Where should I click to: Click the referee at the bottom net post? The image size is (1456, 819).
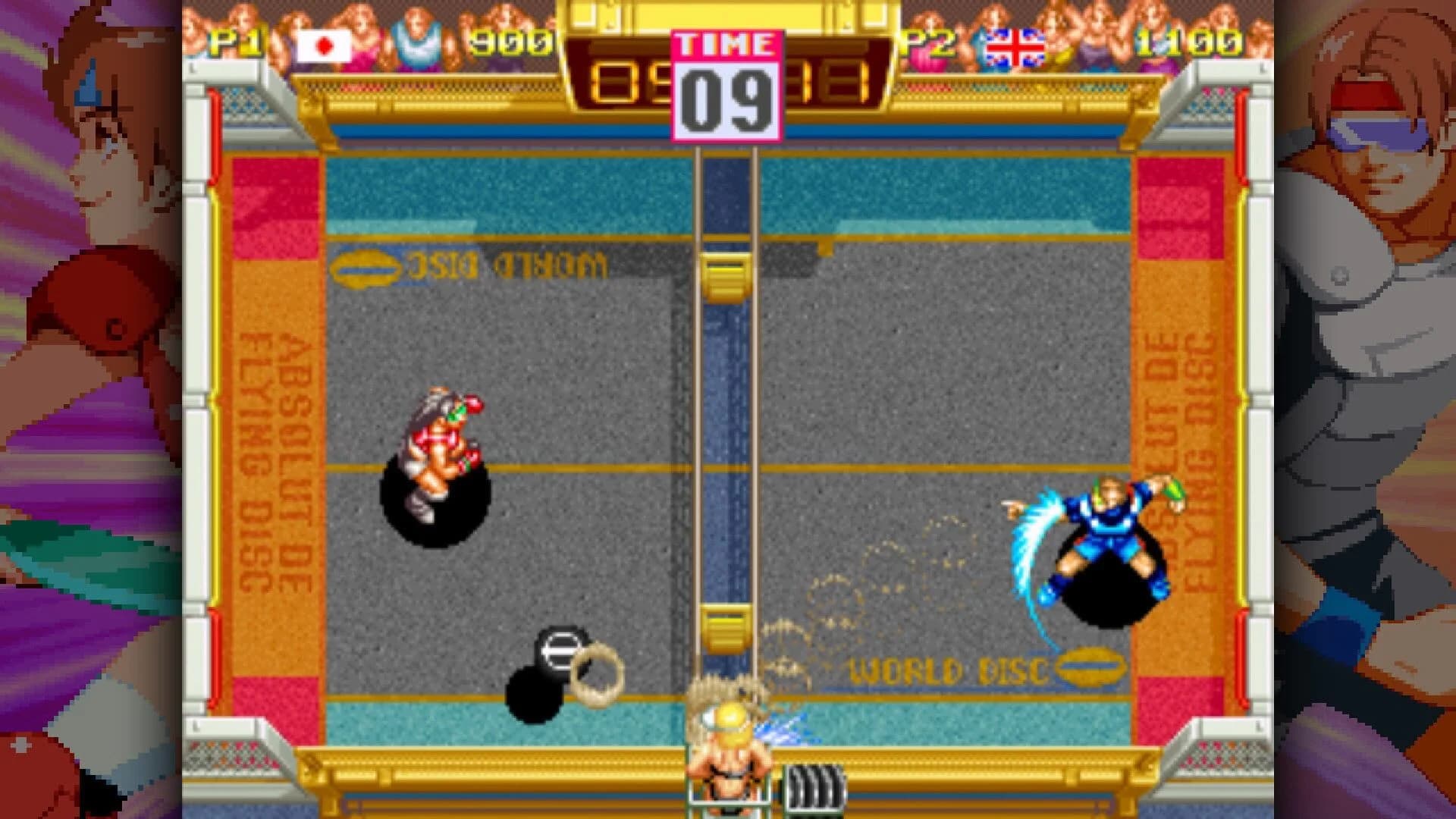[730, 751]
